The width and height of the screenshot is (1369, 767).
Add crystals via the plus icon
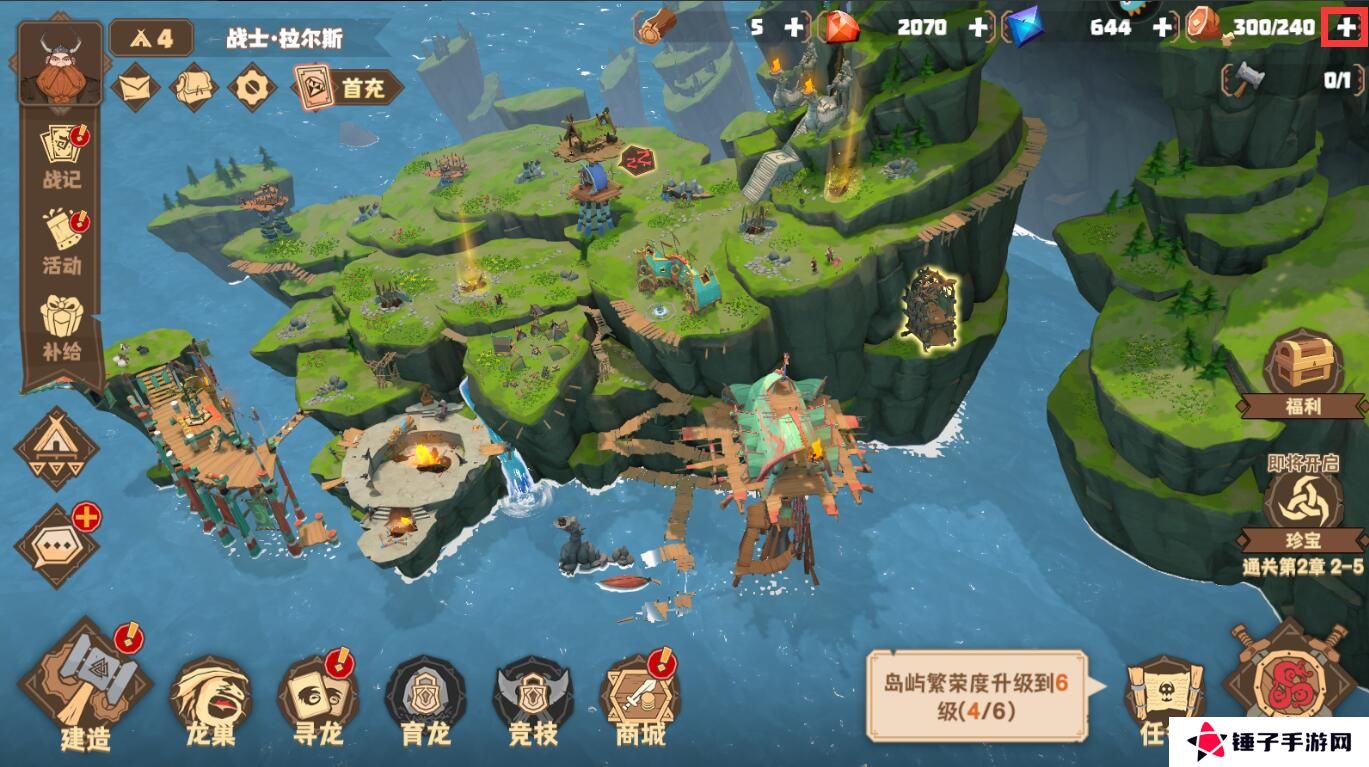tap(1162, 28)
